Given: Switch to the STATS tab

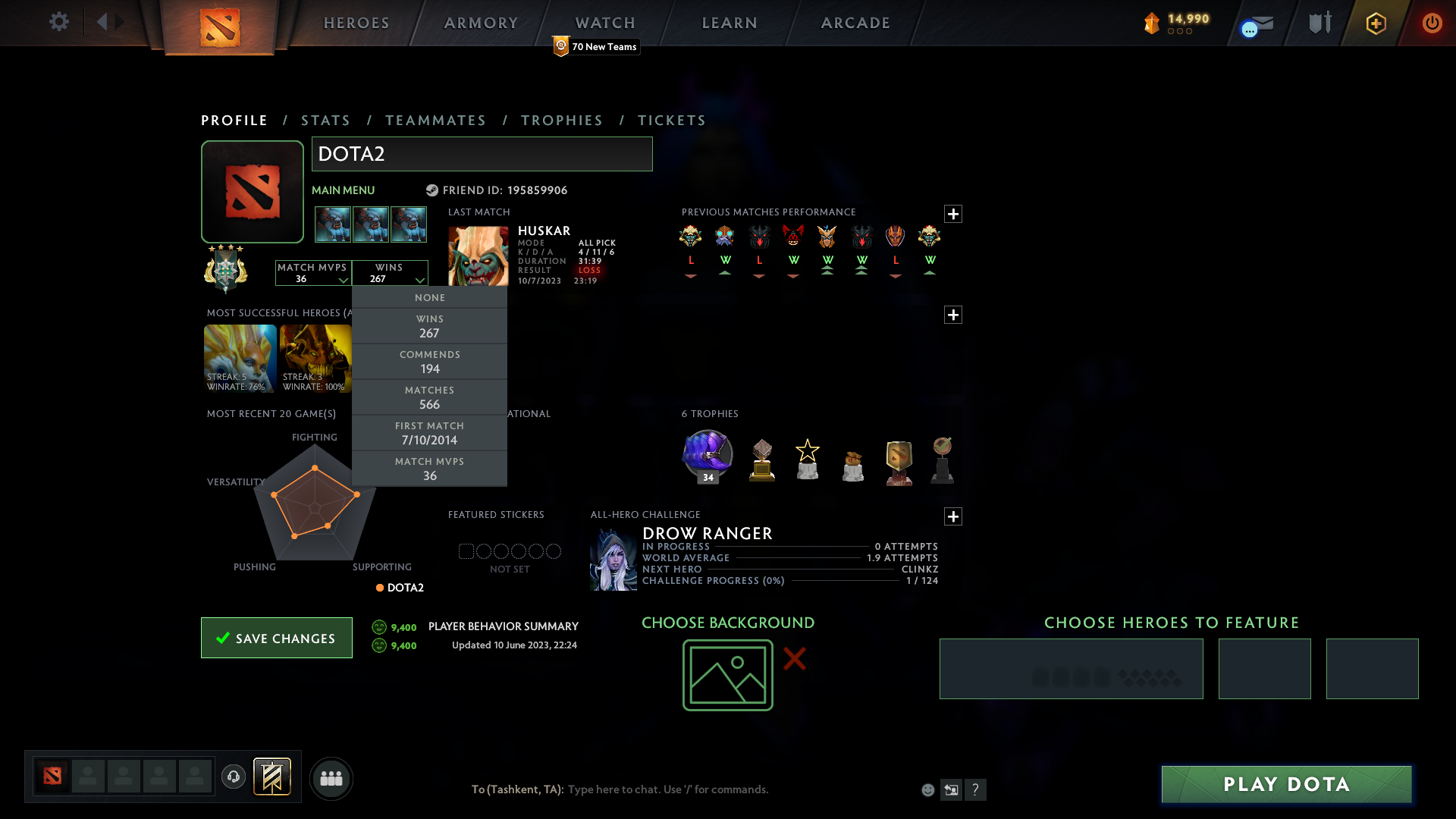Looking at the screenshot, I should point(325,120).
